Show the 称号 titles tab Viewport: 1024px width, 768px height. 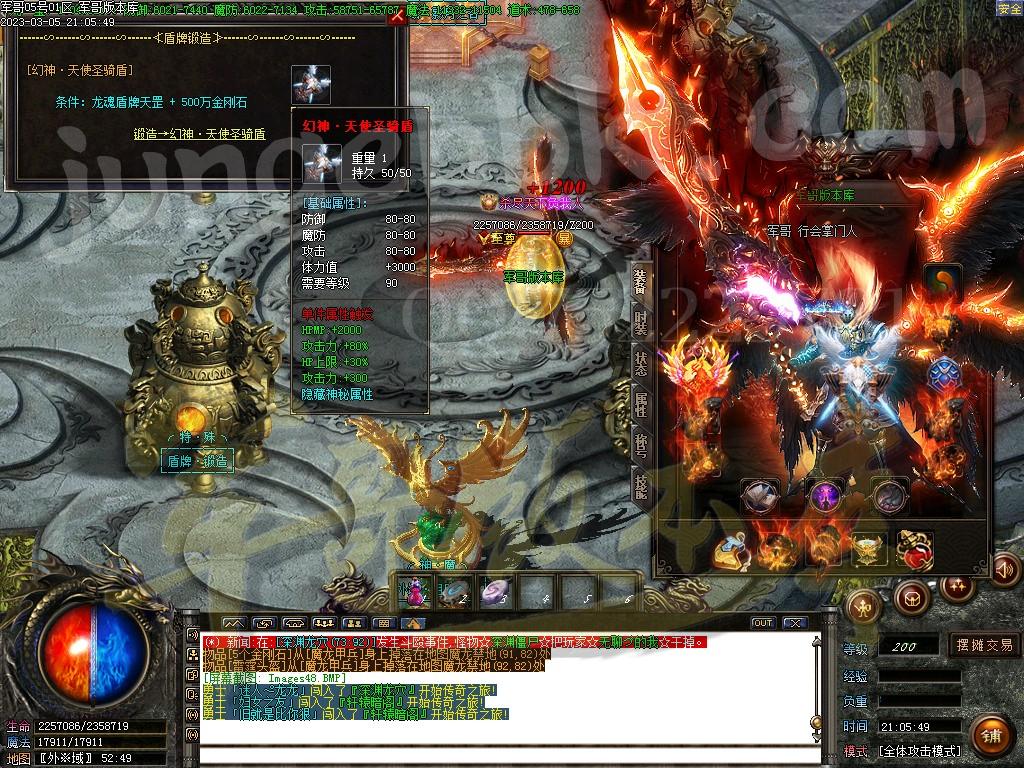click(641, 446)
